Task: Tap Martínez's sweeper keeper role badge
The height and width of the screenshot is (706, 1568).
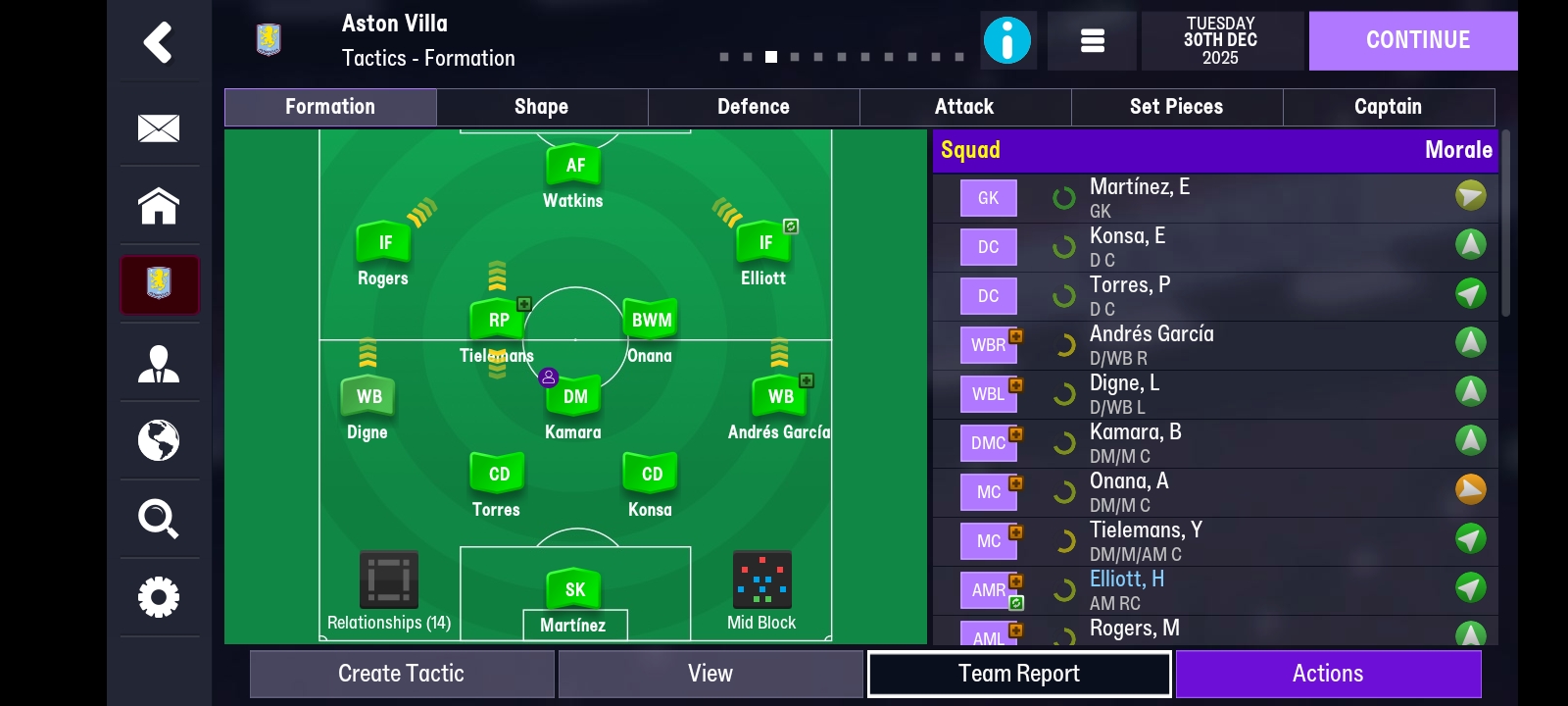Action: click(x=573, y=589)
